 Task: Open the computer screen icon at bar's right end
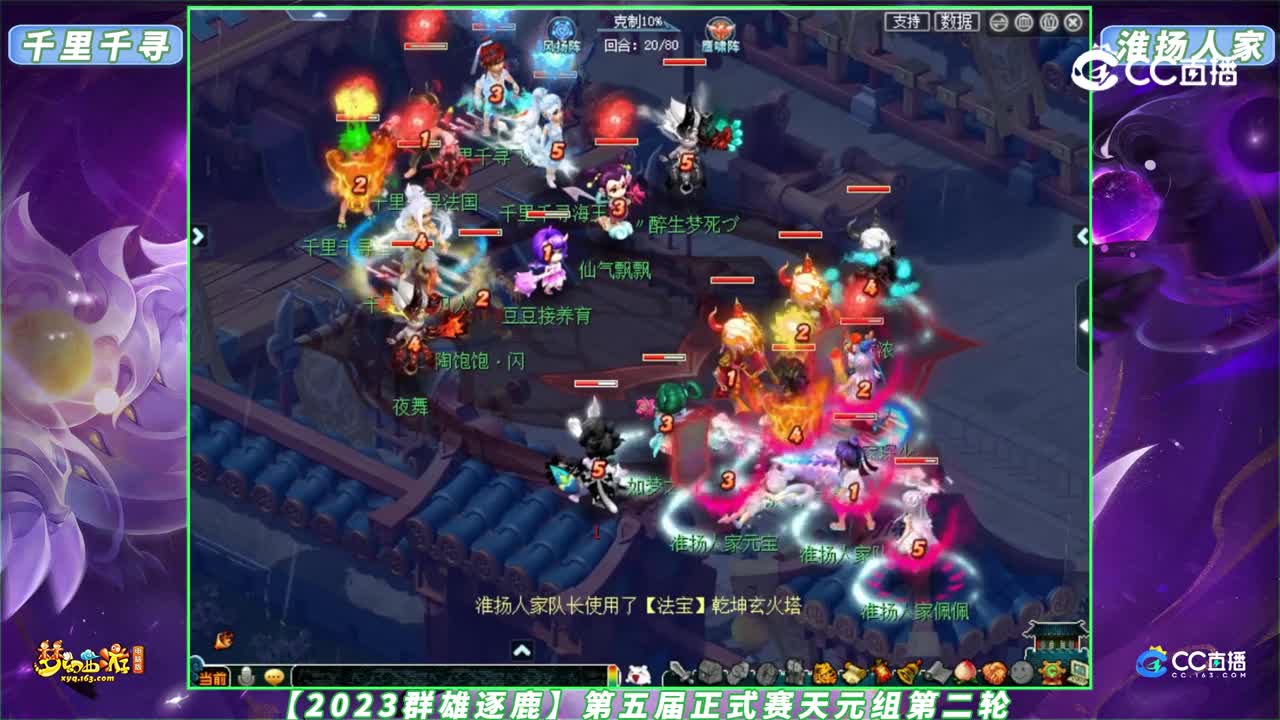(x=1079, y=672)
